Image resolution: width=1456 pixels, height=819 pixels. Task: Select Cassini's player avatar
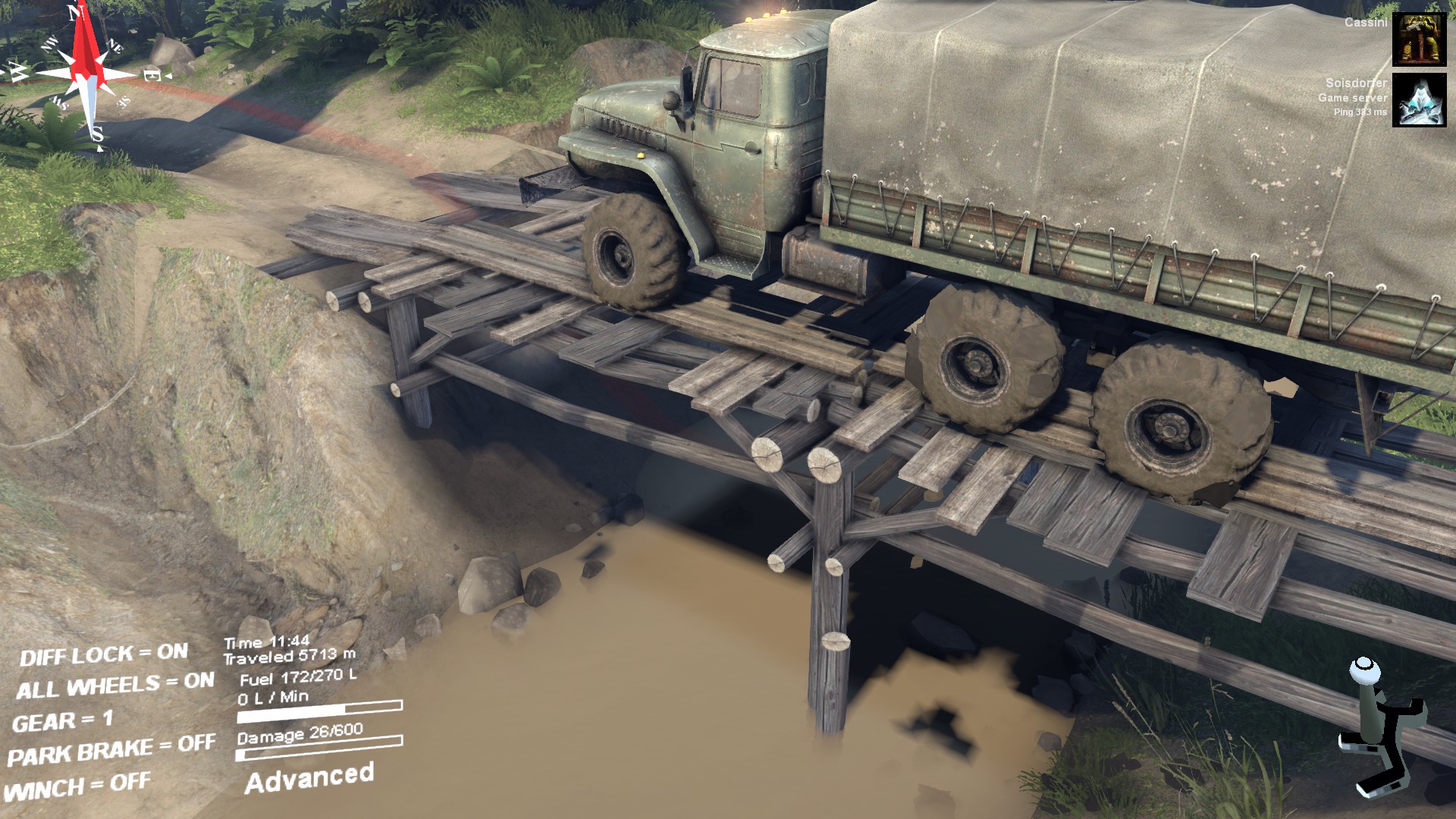click(1419, 39)
